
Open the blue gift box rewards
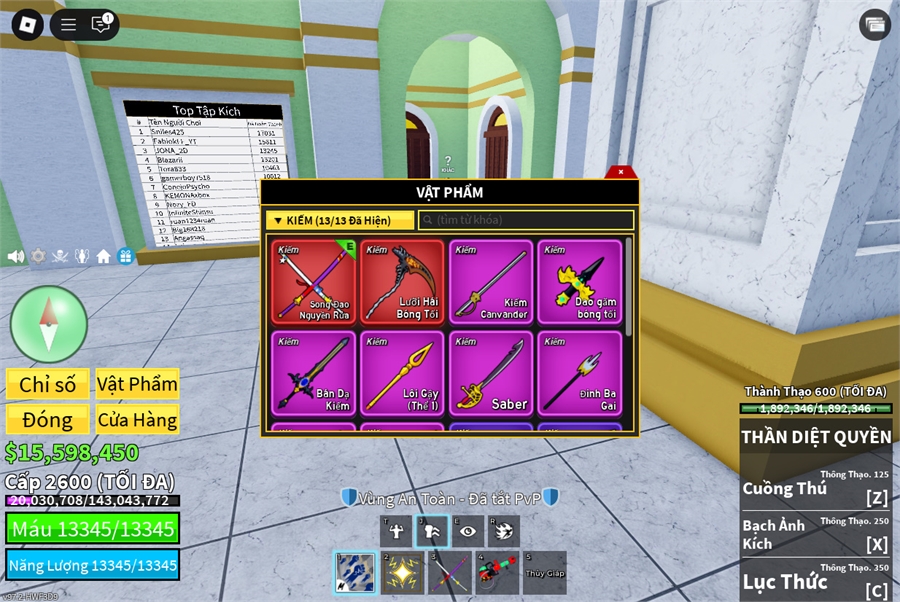point(125,256)
